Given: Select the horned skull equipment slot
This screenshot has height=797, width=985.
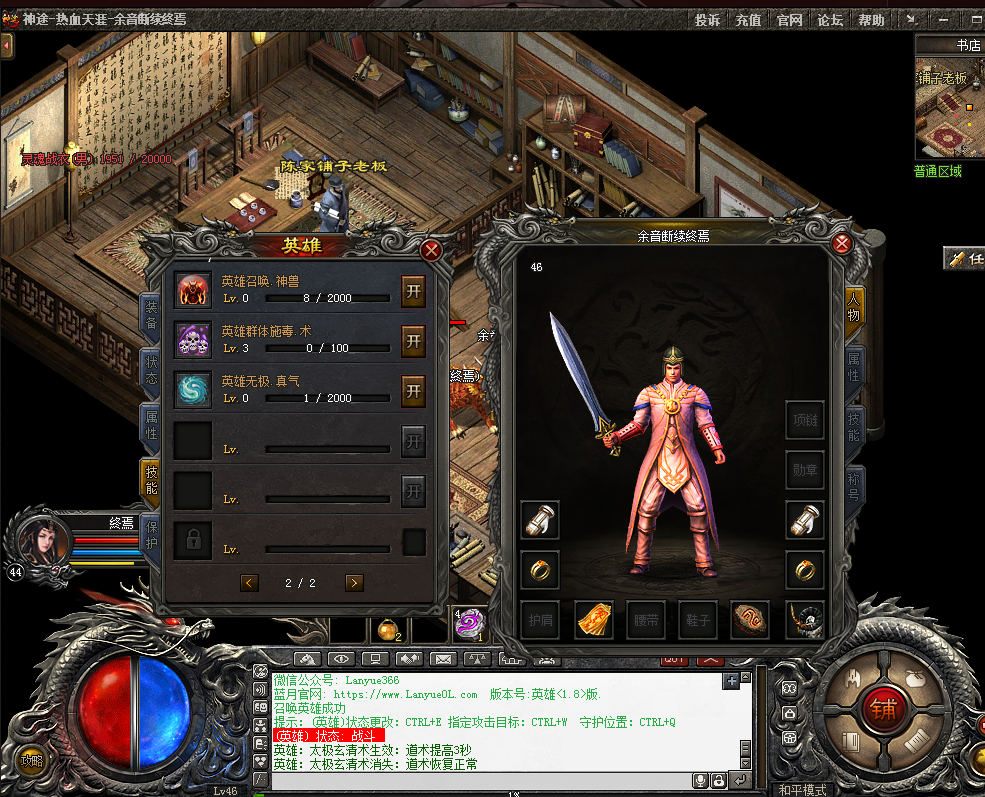Looking at the screenshot, I should [x=804, y=620].
